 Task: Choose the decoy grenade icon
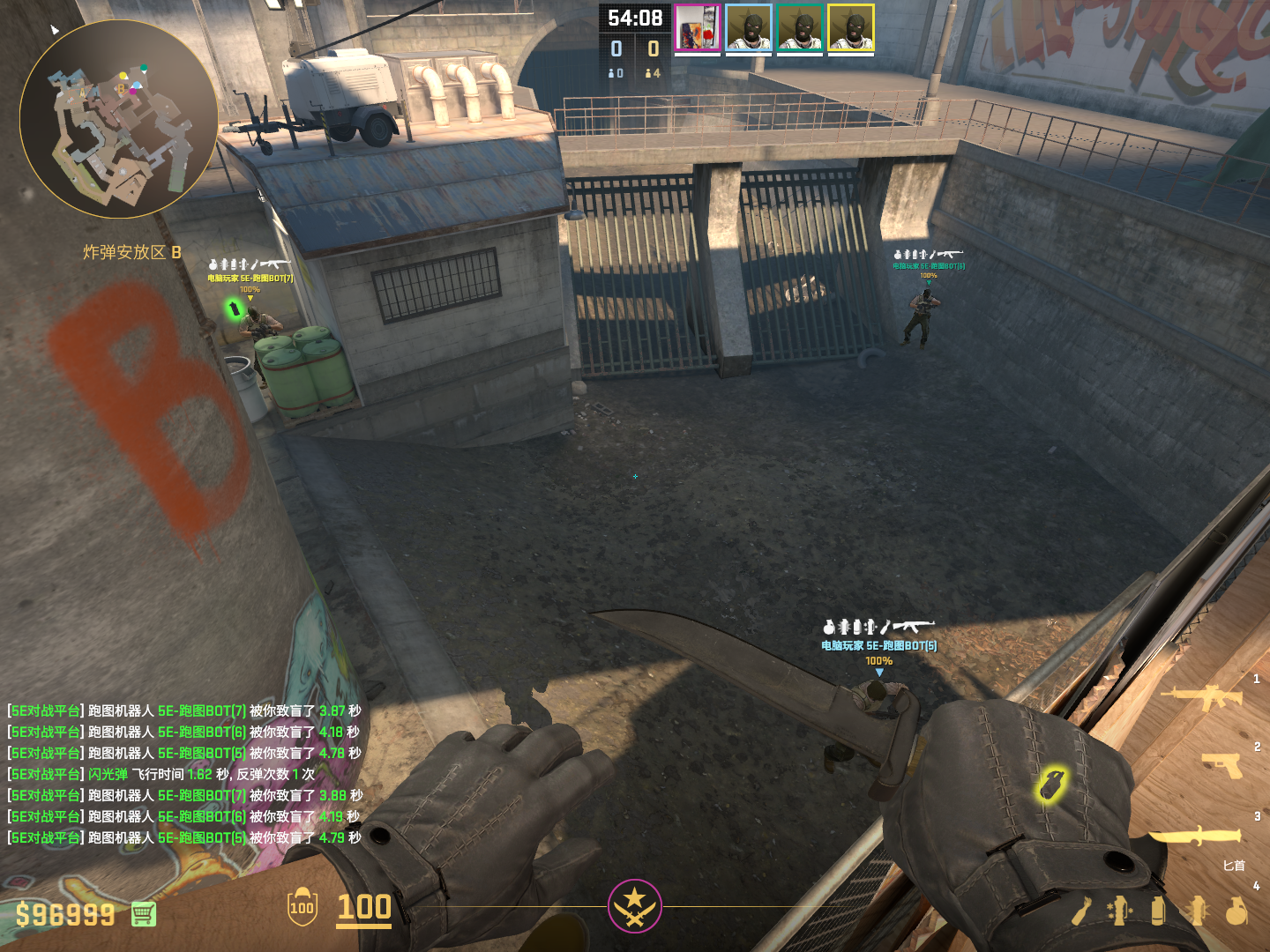(x=1119, y=911)
